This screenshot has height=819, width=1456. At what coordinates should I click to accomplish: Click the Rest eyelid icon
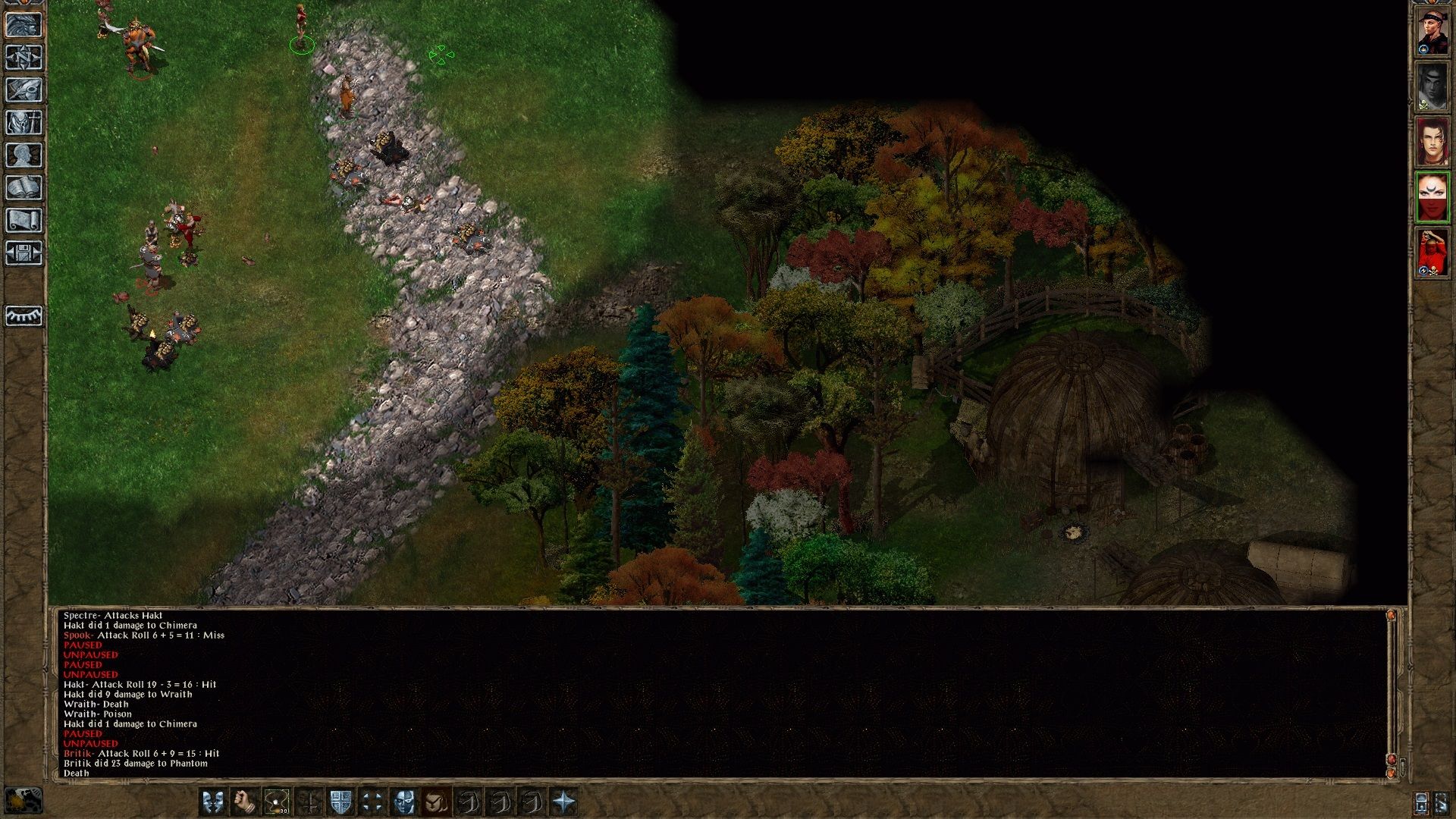click(x=25, y=315)
